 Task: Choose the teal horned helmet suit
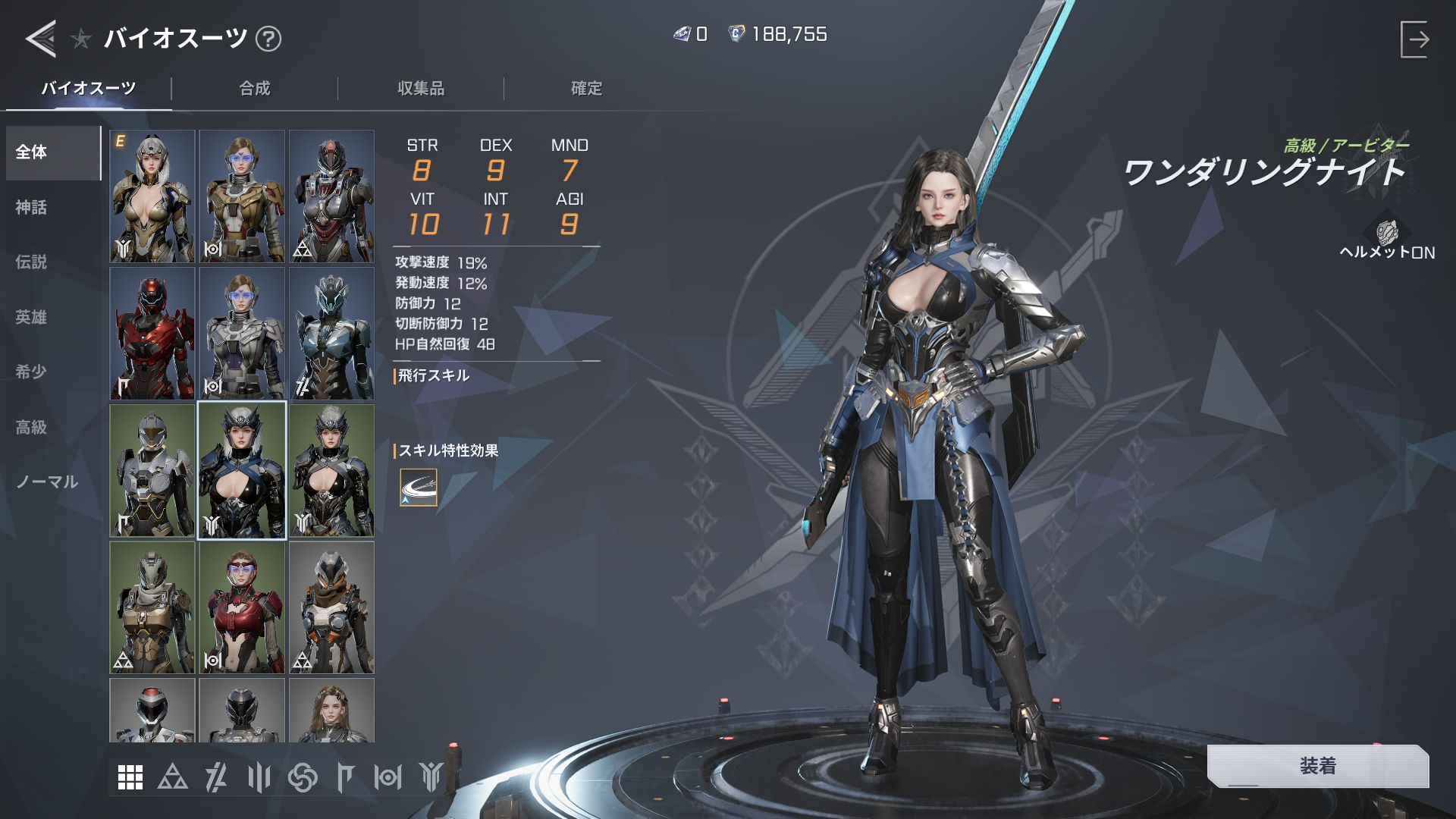[331, 333]
